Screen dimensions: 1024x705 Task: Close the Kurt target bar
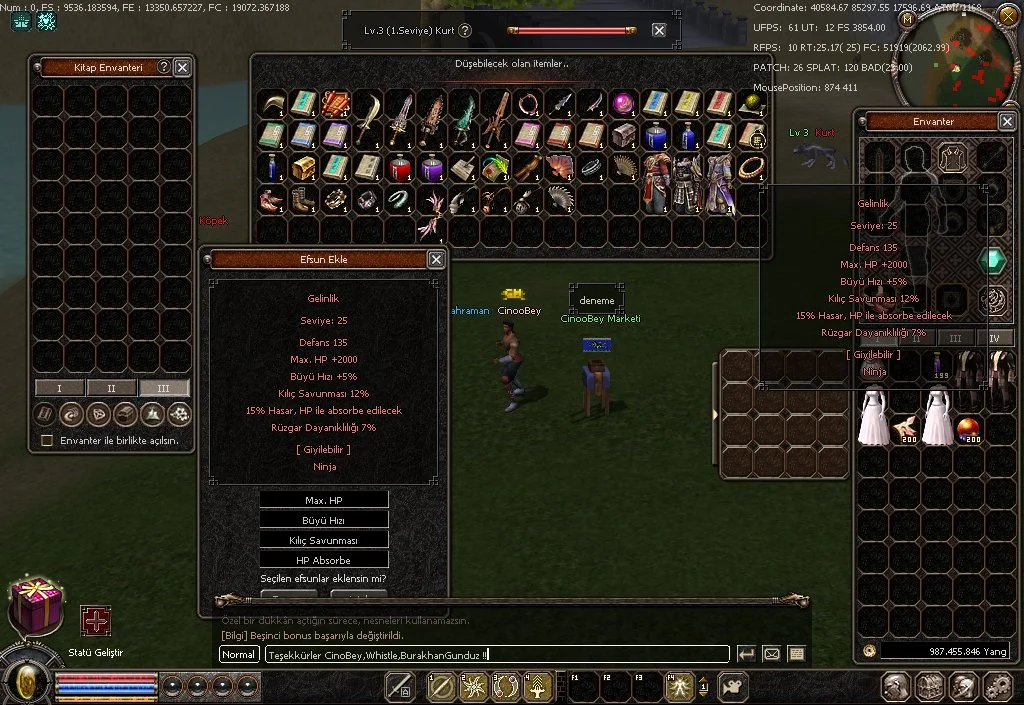(659, 30)
